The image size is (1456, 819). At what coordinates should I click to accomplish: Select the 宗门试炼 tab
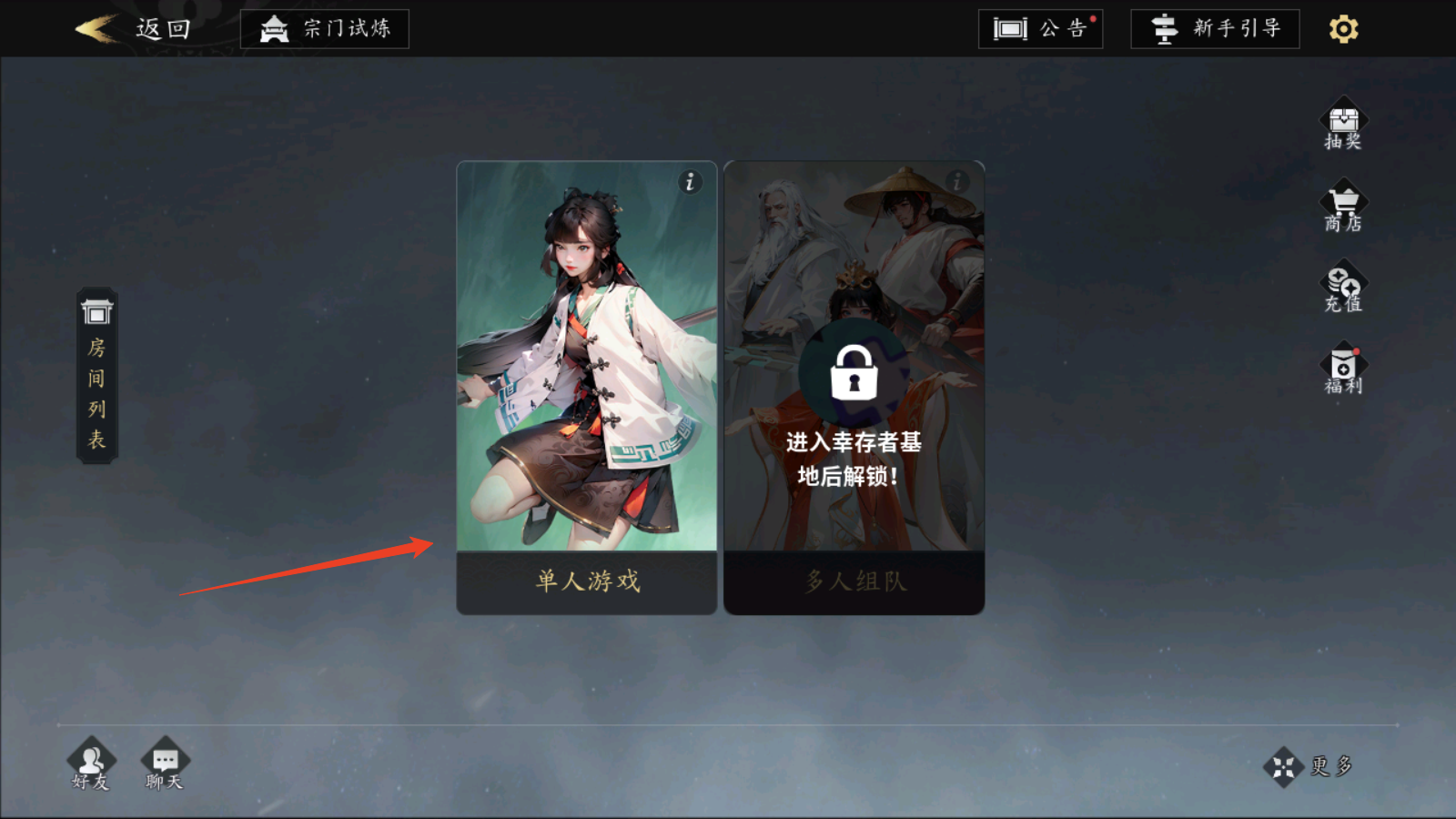tap(324, 28)
